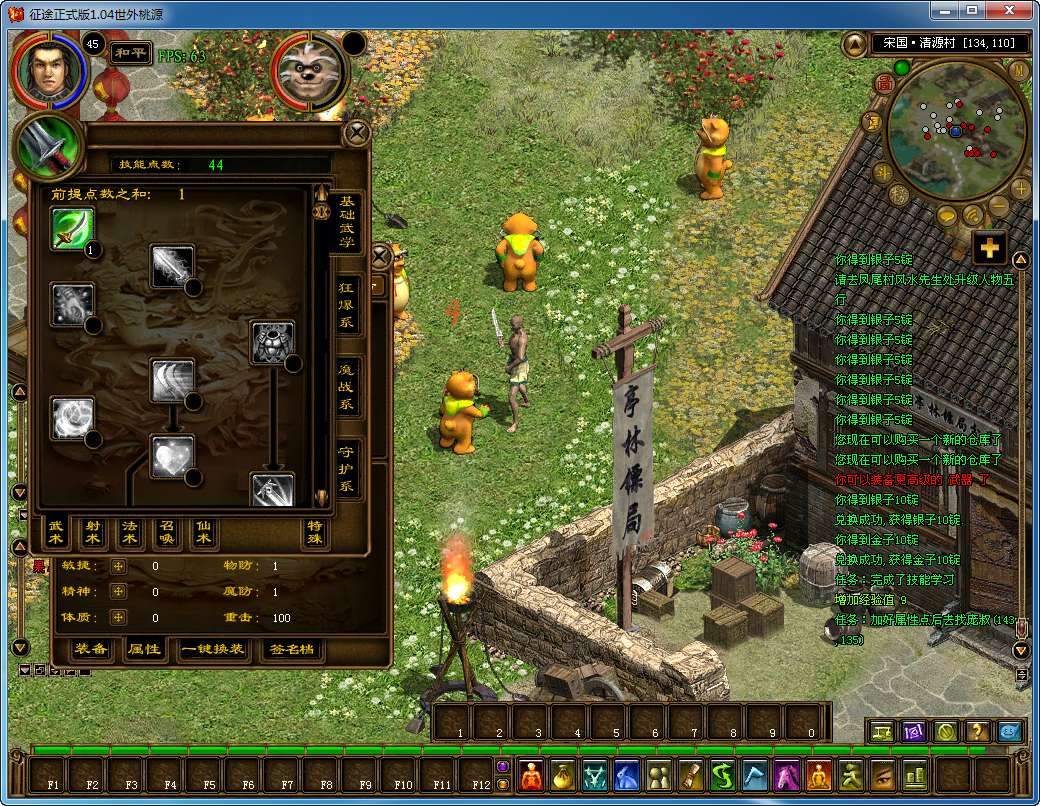Open the 召唤 category tab
This screenshot has width=1040, height=806.
coord(166,533)
